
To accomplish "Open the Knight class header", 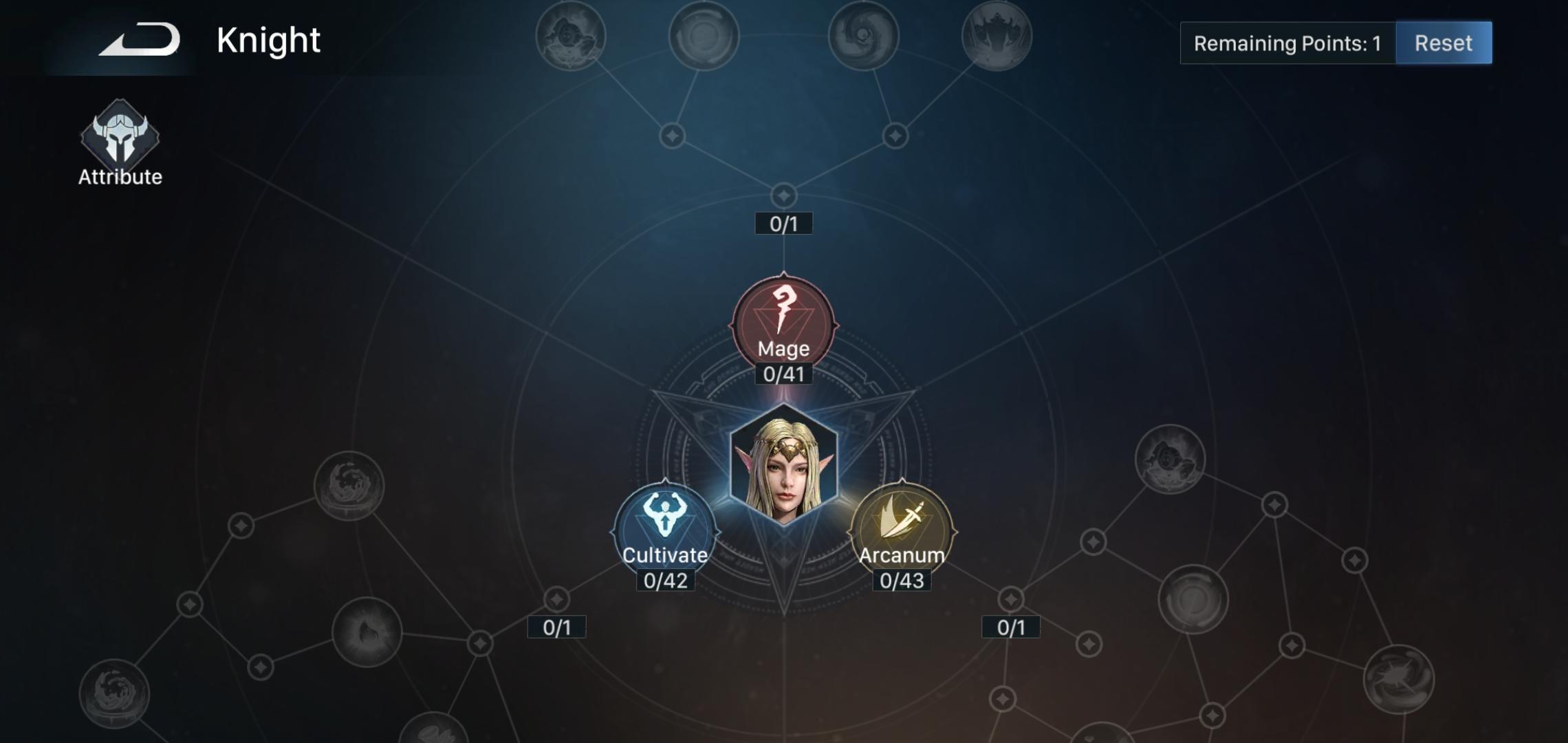I will coord(268,40).
